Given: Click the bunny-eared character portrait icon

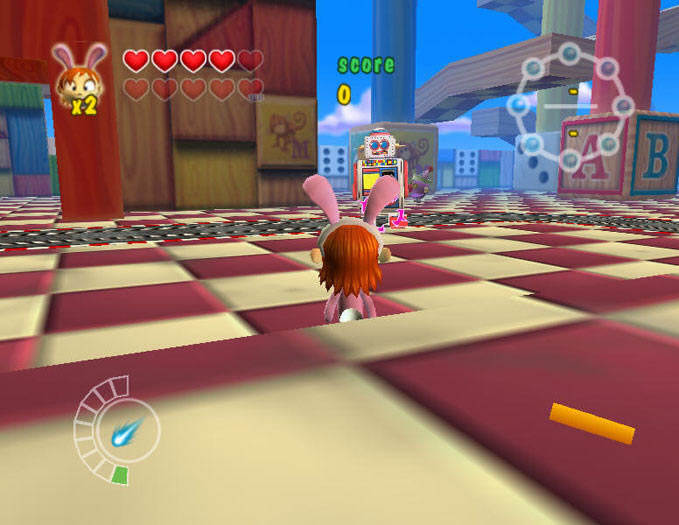Looking at the screenshot, I should 74,76.
